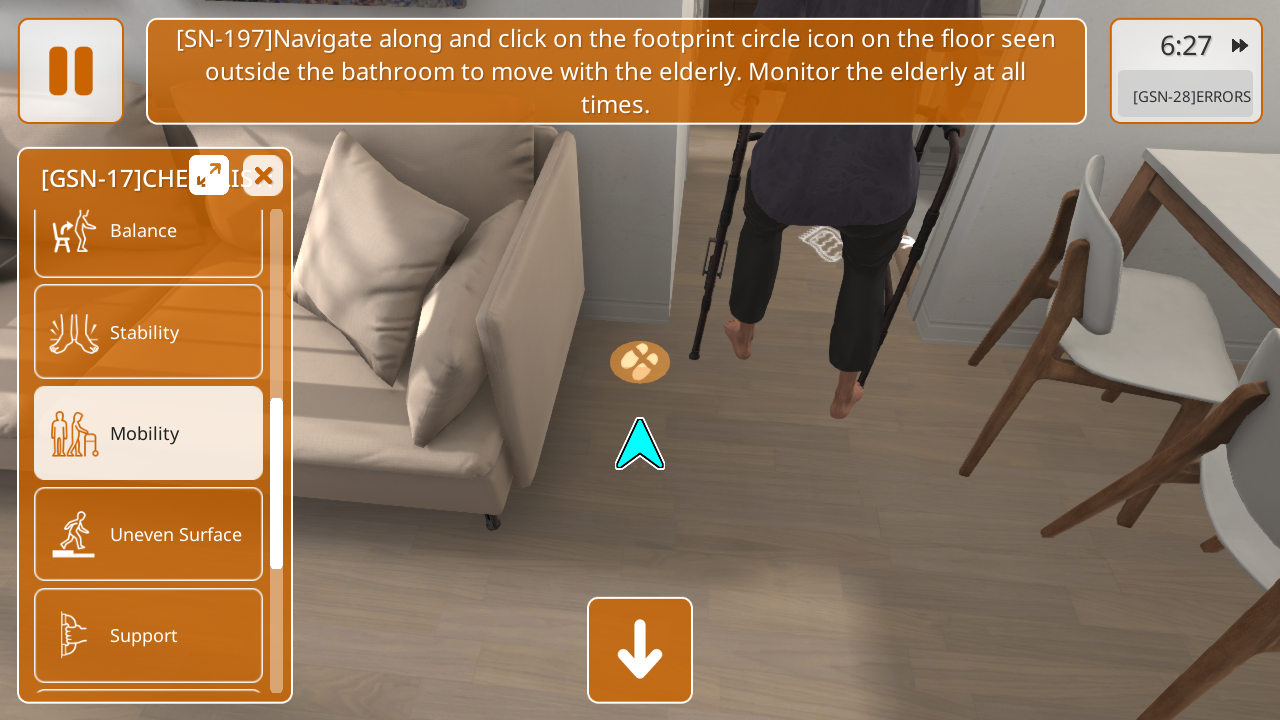Image resolution: width=1280 pixels, height=720 pixels.
Task: Select the Mobility checklist item
Action: [148, 433]
